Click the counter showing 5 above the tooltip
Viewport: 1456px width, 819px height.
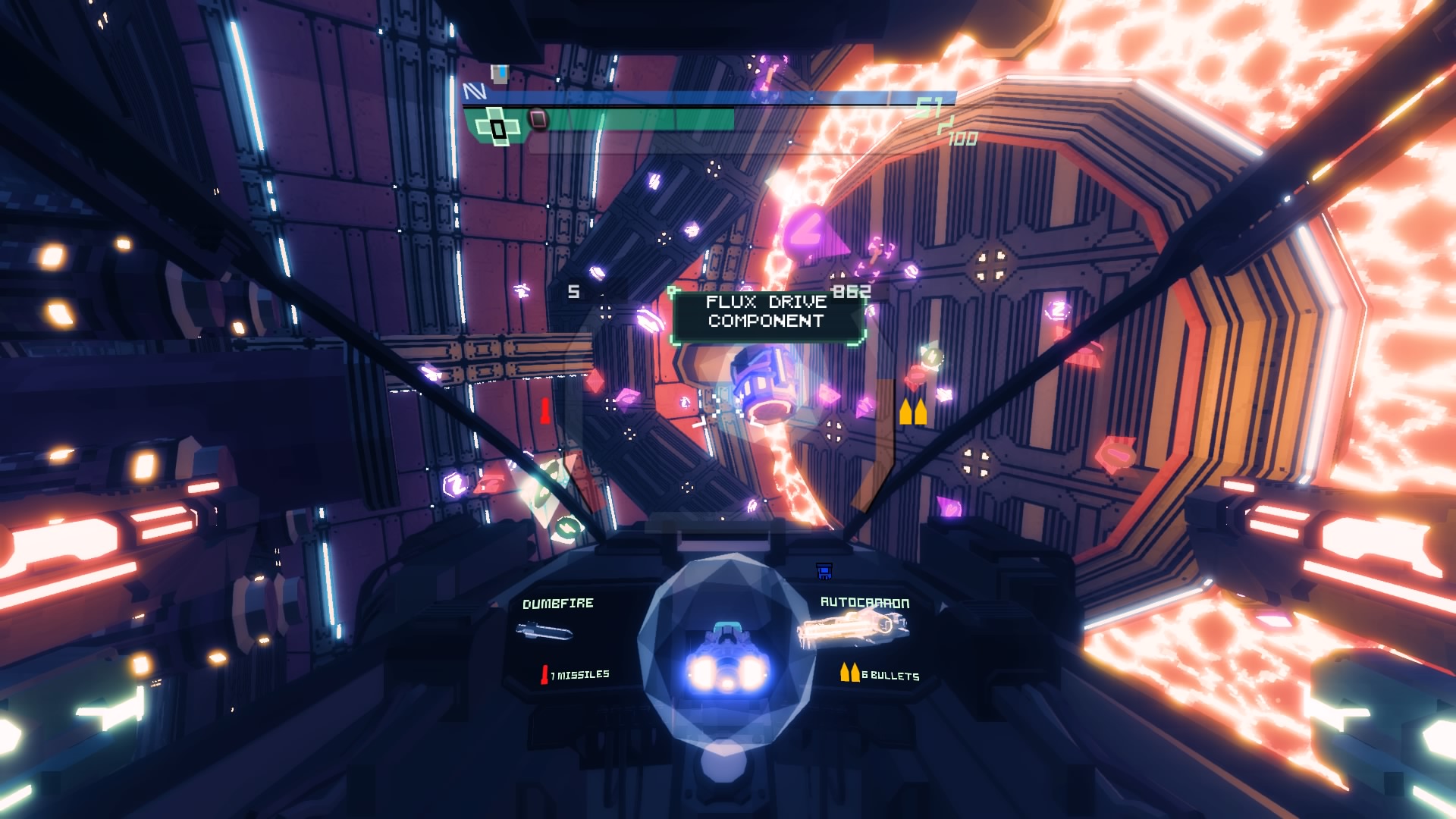[573, 292]
